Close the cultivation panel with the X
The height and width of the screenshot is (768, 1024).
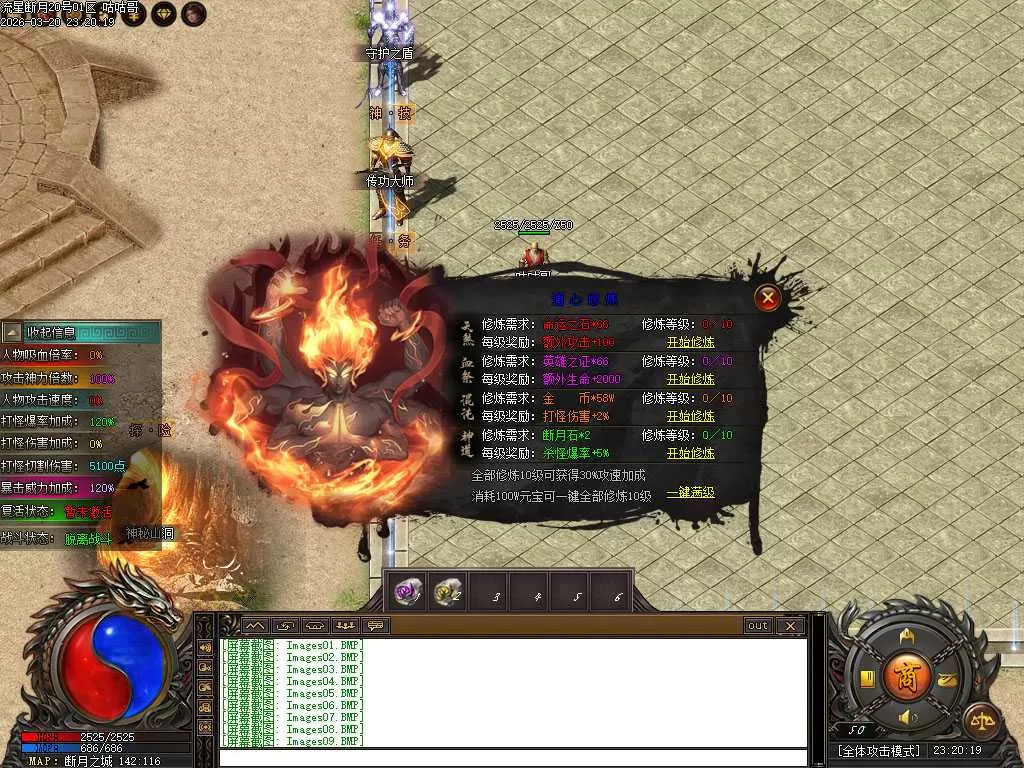(767, 297)
